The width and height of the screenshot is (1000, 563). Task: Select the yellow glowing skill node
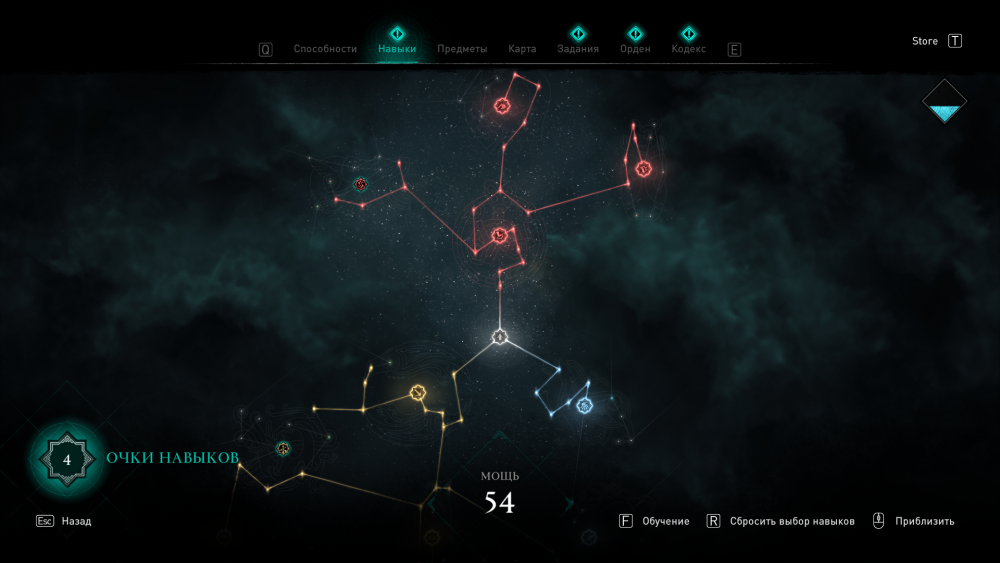click(418, 393)
